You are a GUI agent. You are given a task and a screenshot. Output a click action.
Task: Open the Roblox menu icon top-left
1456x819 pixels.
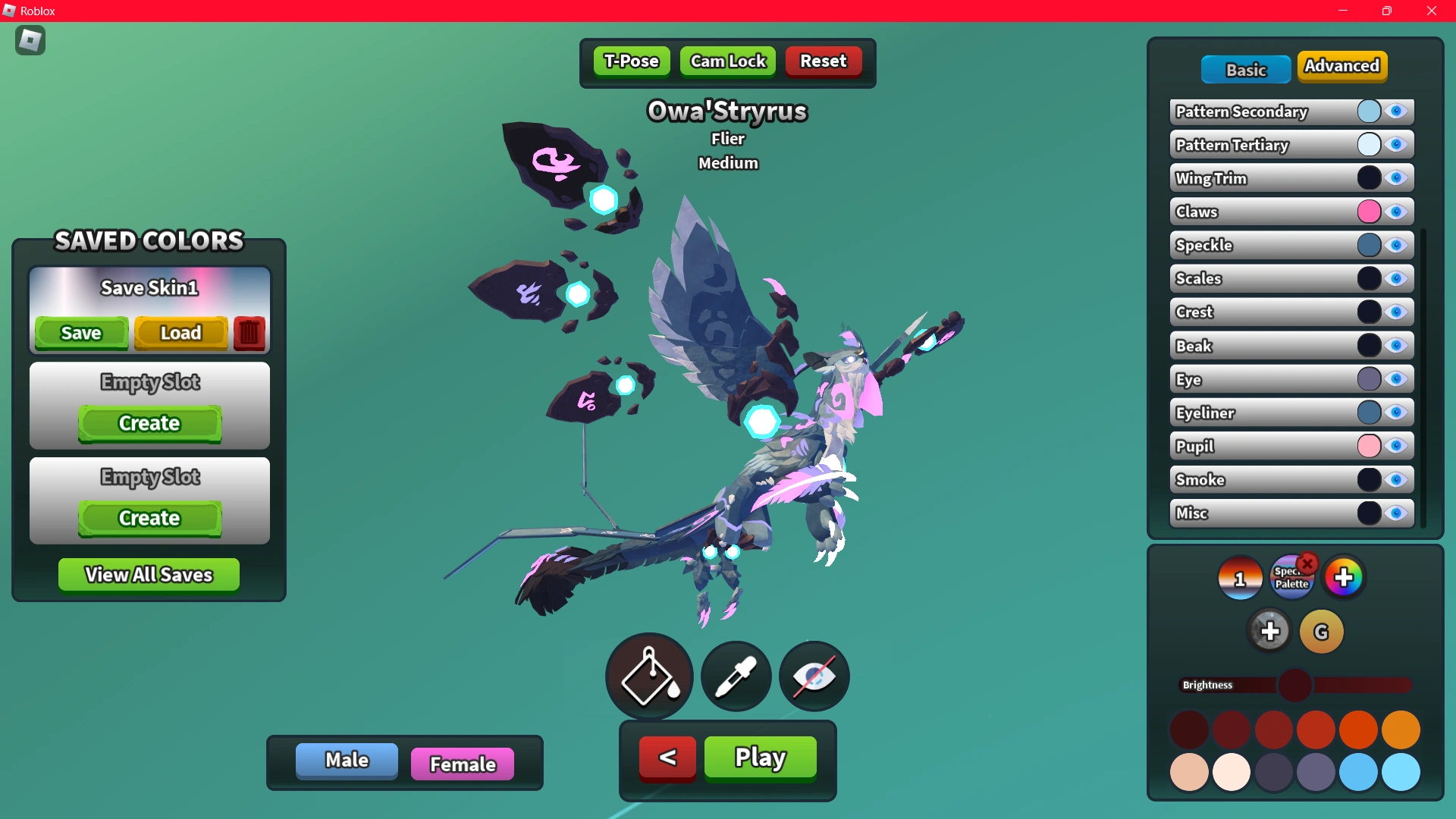30,40
